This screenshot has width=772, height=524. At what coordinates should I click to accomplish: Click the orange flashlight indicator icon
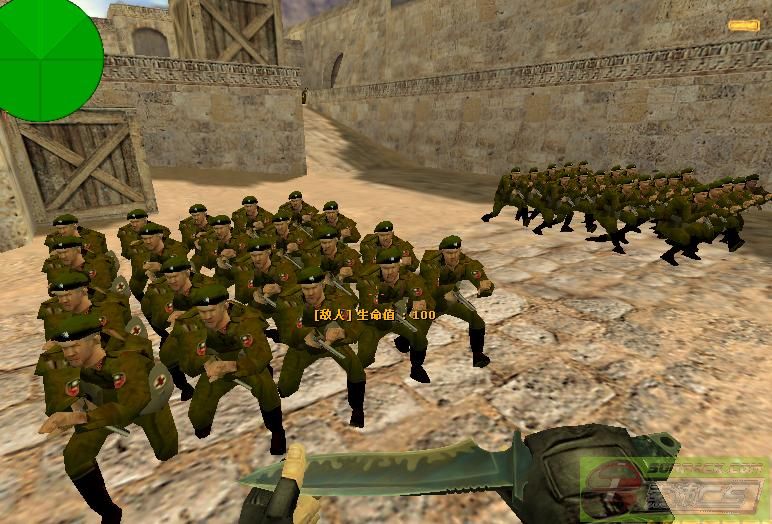pyautogui.click(x=743, y=25)
